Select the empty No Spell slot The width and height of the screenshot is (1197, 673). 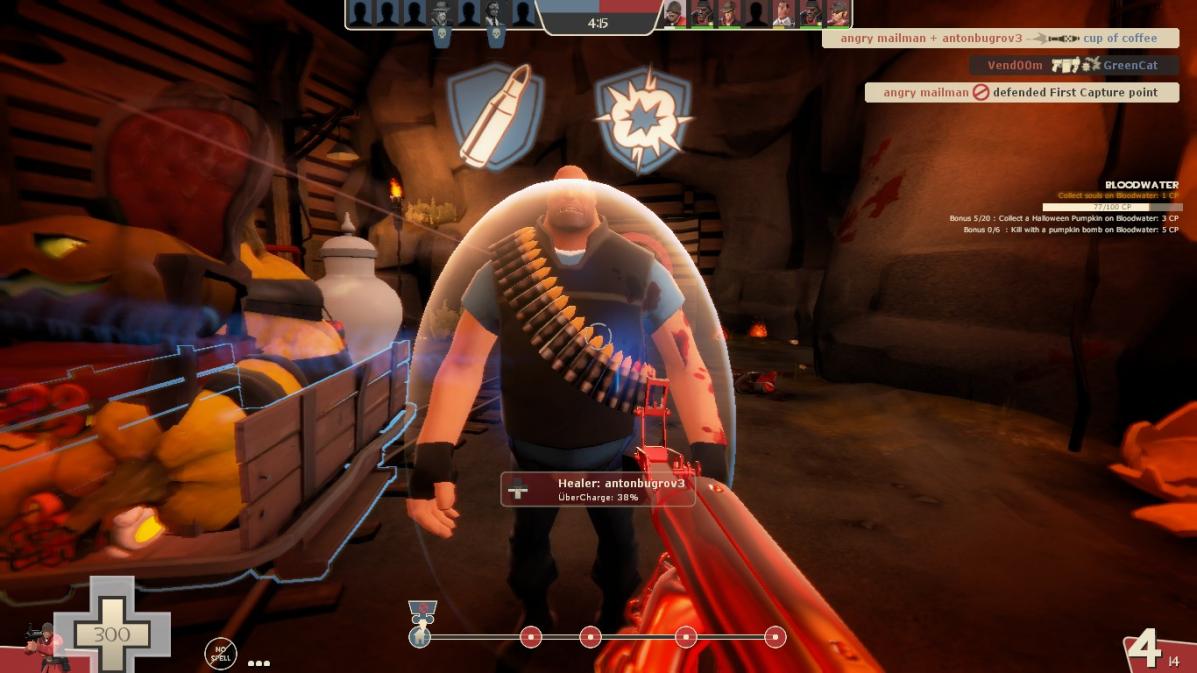pos(220,654)
